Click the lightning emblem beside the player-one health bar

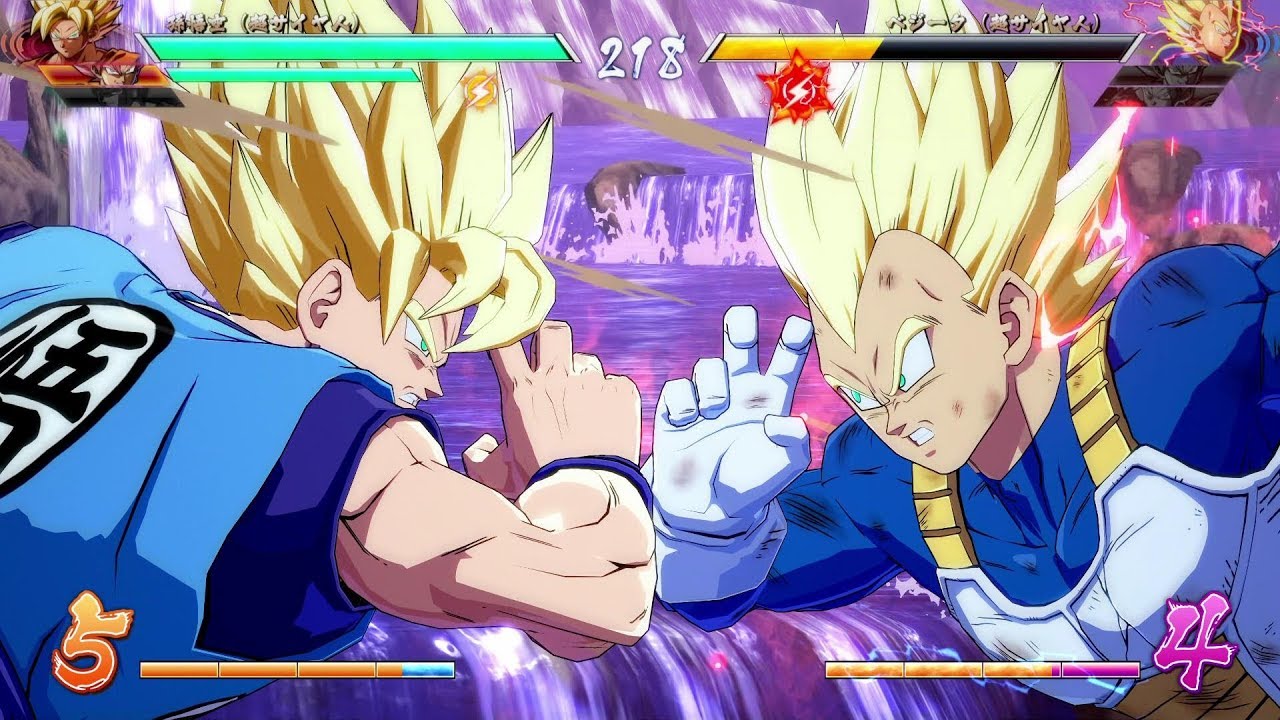click(x=480, y=92)
